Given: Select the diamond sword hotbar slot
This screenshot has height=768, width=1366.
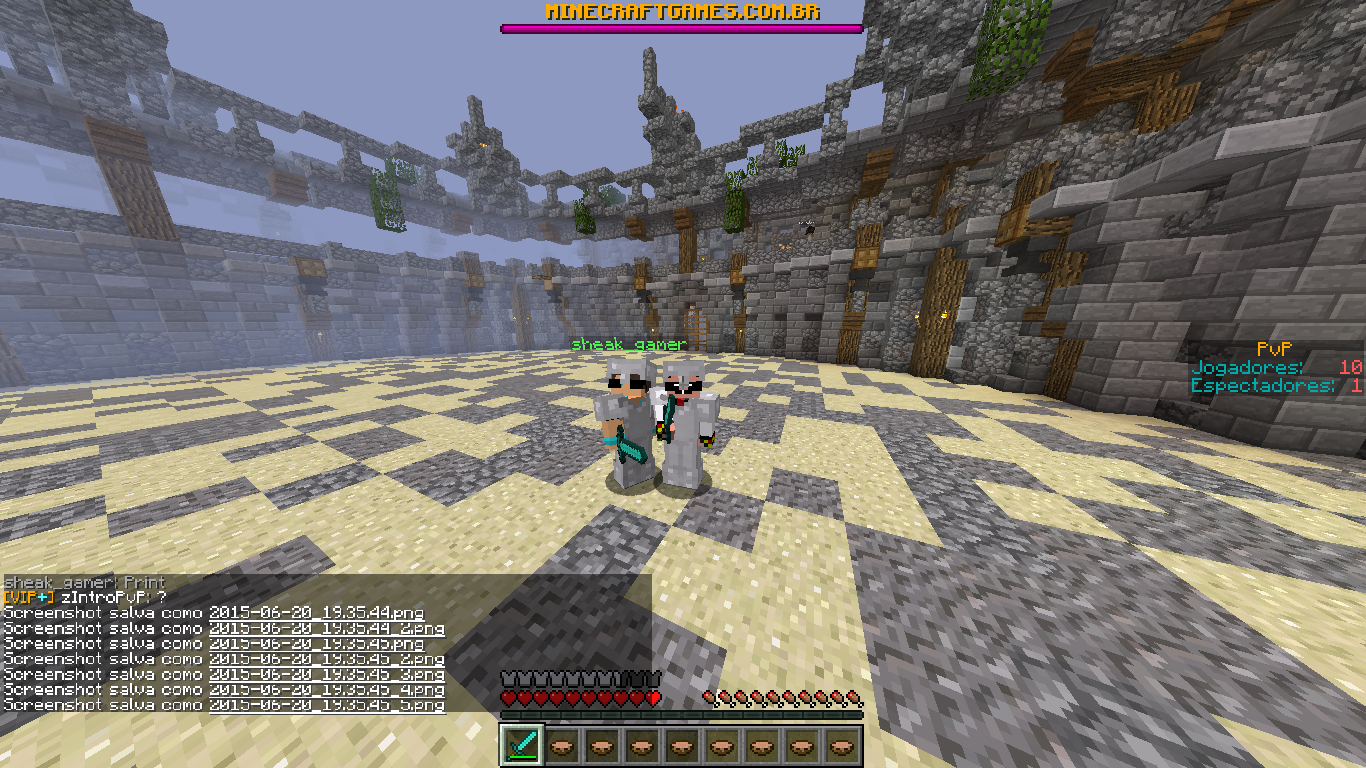Looking at the screenshot, I should coord(521,746).
